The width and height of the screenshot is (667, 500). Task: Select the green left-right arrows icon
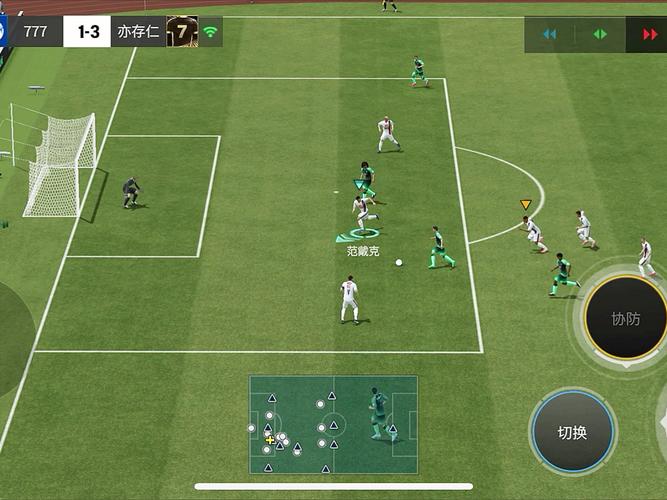(600, 34)
